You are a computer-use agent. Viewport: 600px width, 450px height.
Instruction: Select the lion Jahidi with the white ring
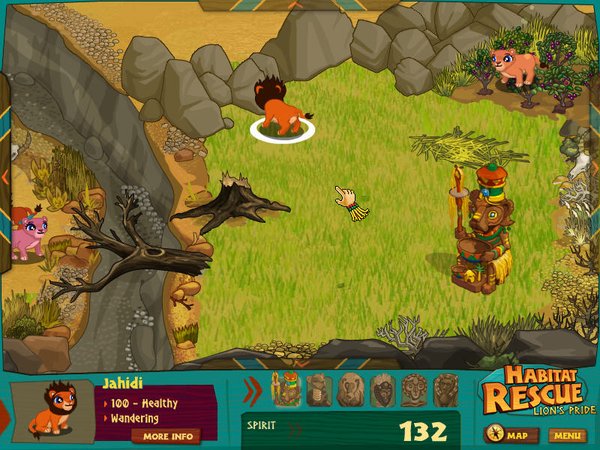pos(279,108)
